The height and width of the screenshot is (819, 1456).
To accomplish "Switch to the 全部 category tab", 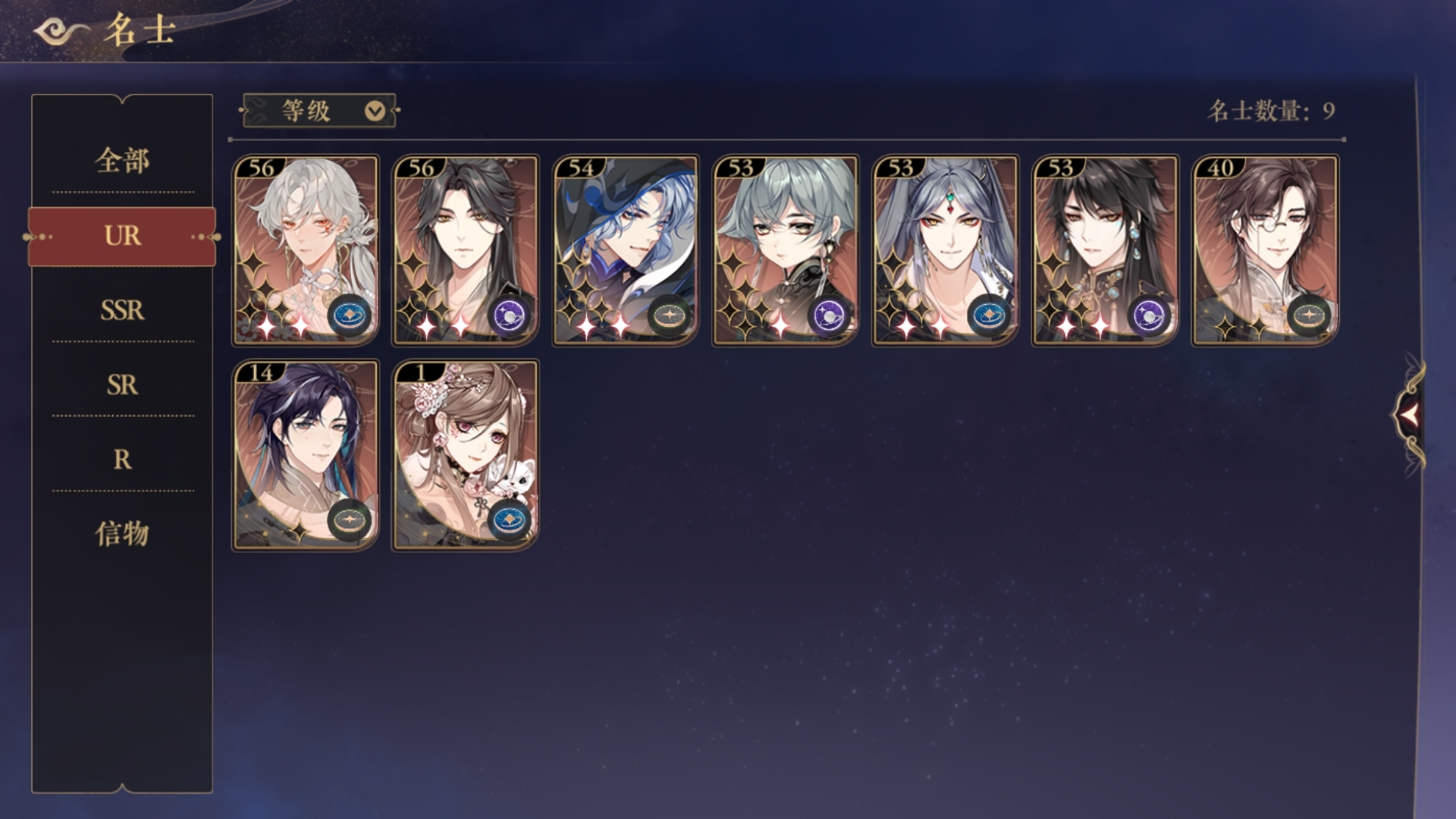I will coord(122,161).
